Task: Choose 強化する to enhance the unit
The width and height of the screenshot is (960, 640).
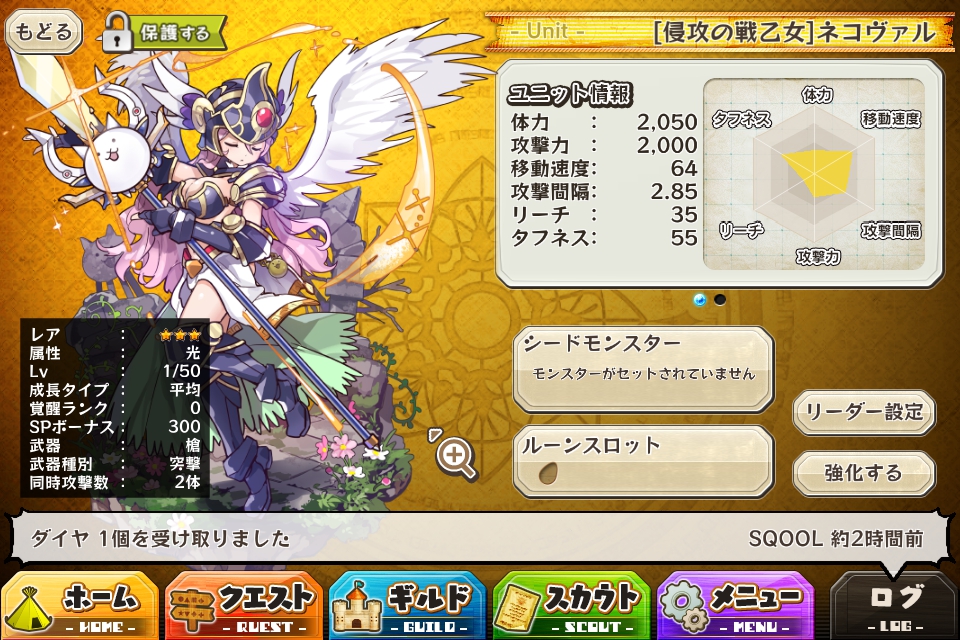Action: pyautogui.click(x=864, y=473)
